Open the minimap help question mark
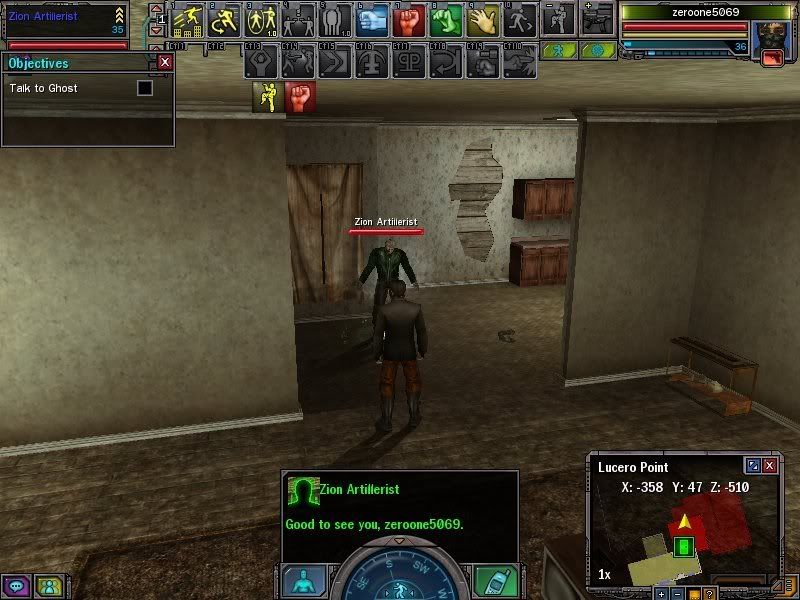Screen dimensions: 800x600 (708, 594)
